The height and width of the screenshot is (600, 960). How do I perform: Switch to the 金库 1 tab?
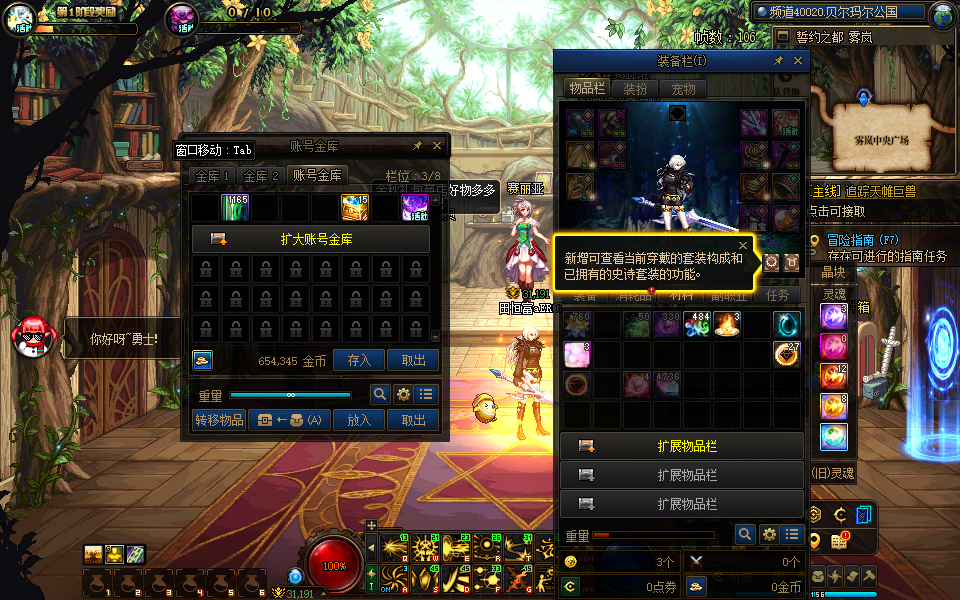(x=213, y=176)
